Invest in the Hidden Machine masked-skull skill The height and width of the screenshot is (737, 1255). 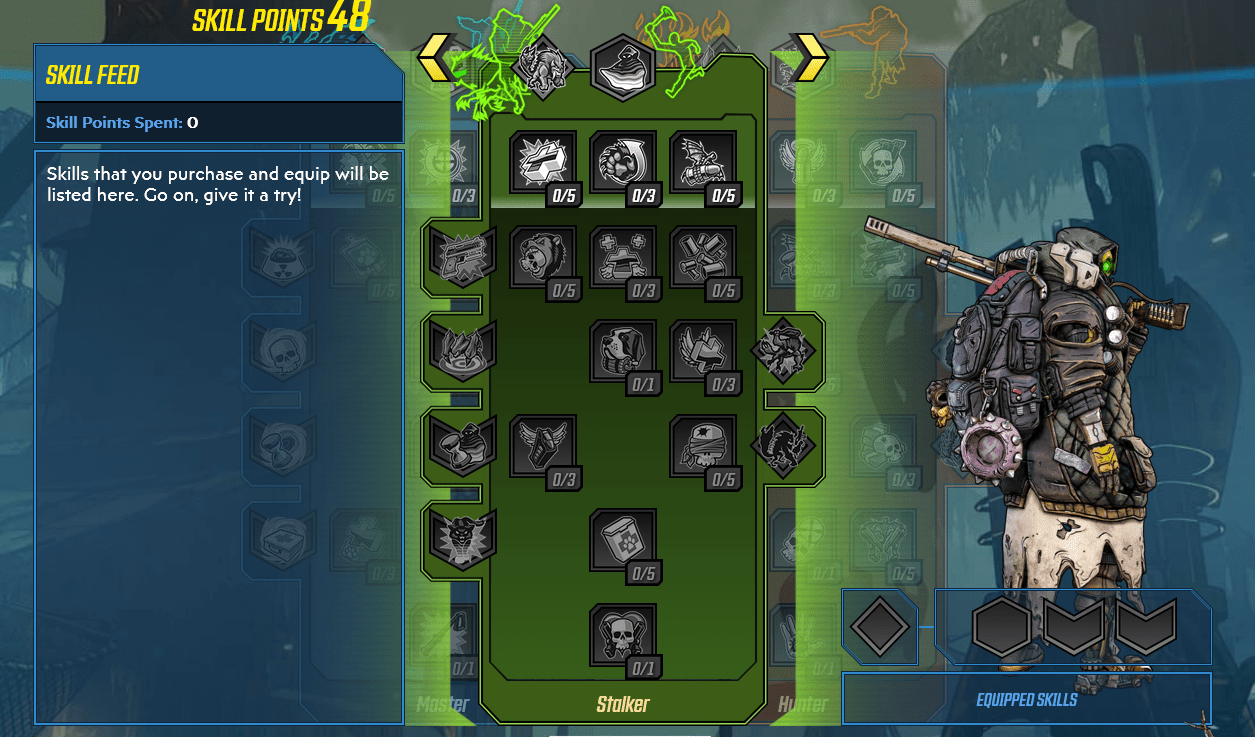click(703, 447)
